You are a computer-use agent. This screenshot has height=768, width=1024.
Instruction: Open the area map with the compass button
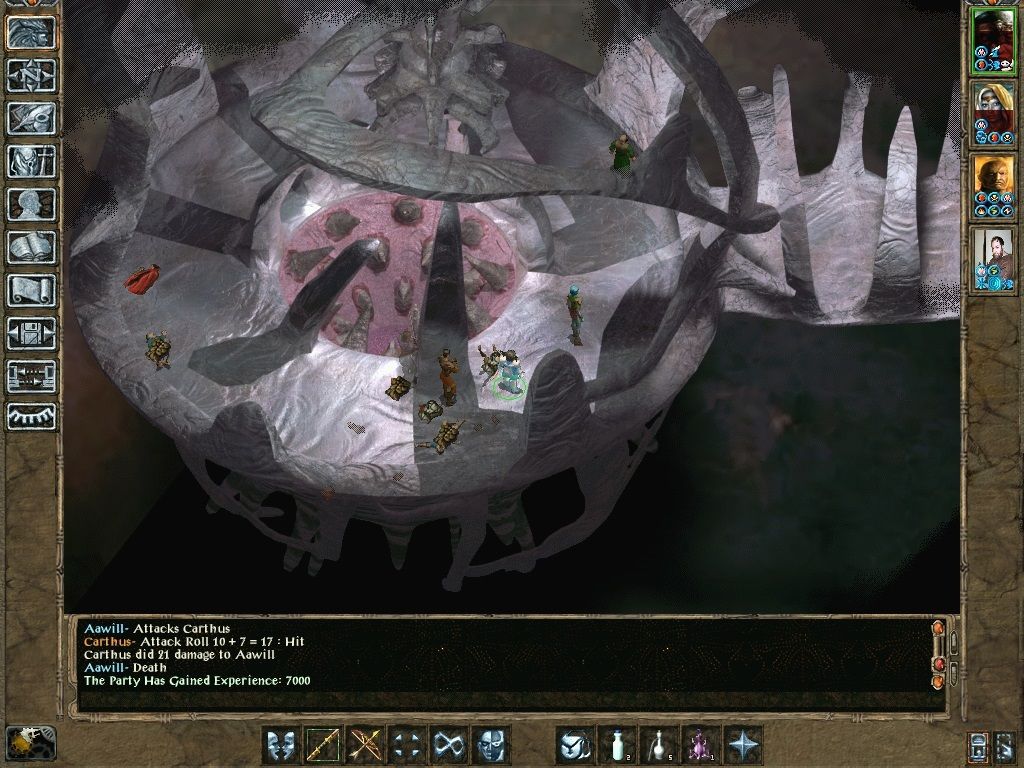pos(31,75)
